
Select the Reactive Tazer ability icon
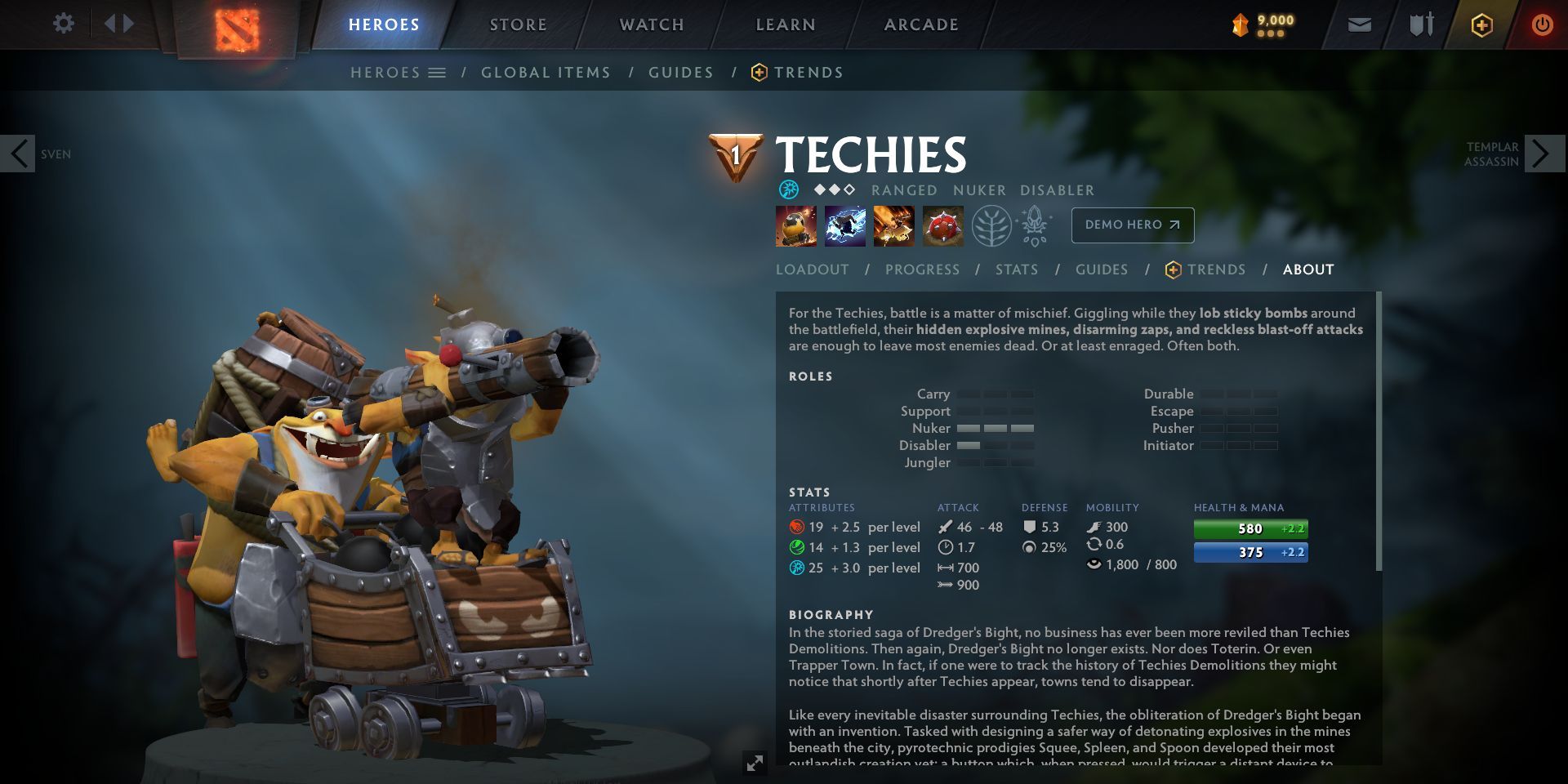tap(844, 225)
